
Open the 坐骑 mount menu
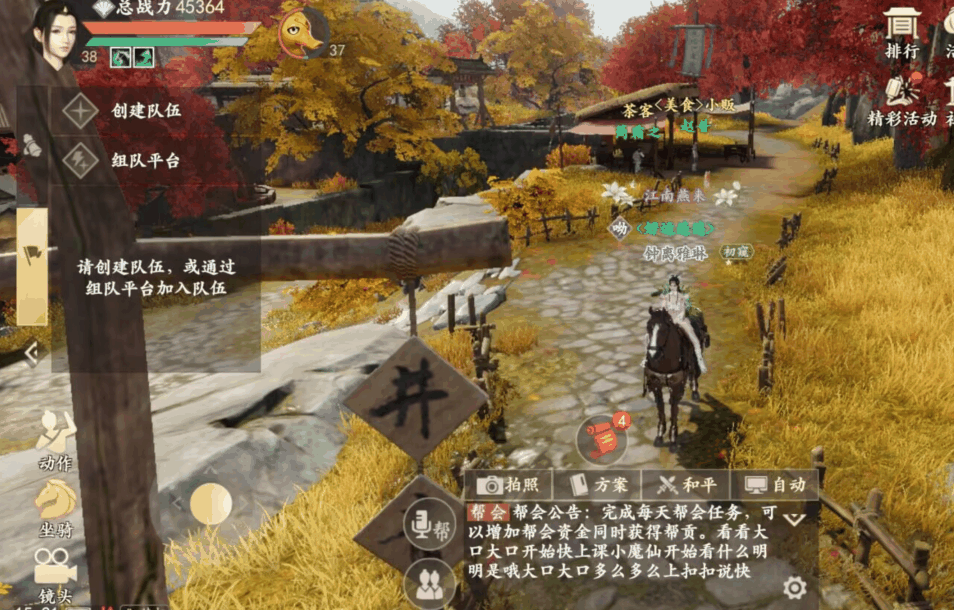tap(55, 506)
